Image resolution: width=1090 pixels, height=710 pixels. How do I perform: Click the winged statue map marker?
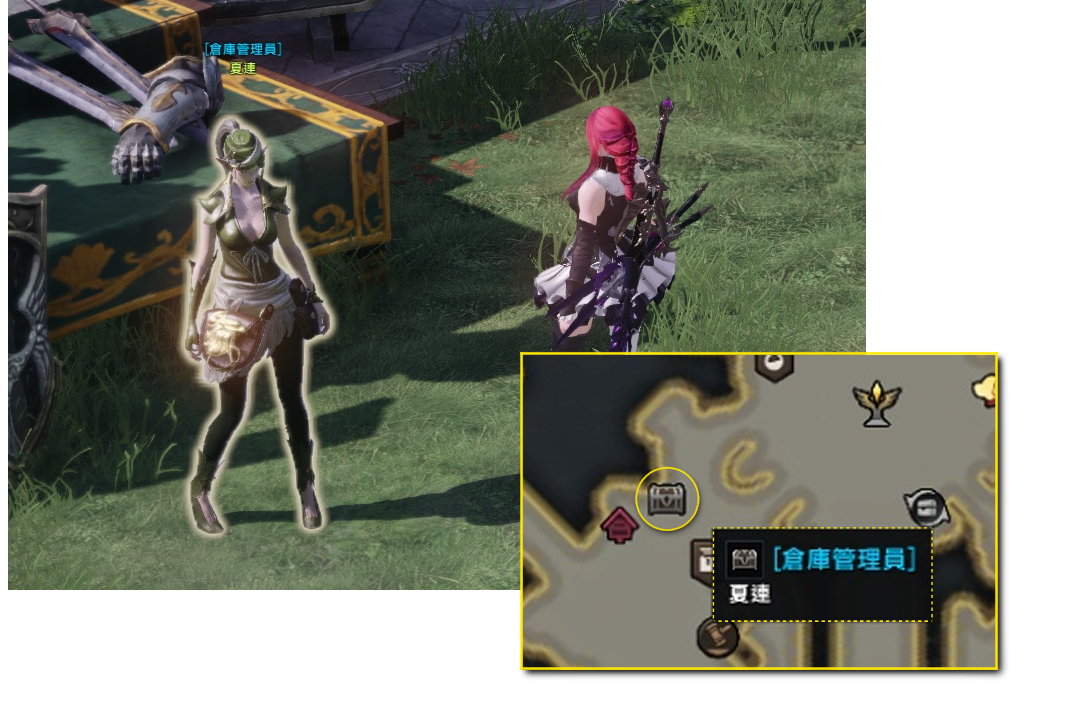pos(877,403)
